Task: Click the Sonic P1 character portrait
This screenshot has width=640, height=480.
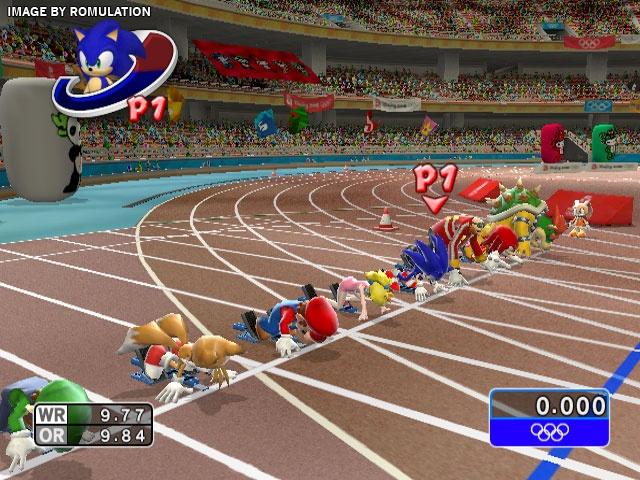Action: pos(102,62)
